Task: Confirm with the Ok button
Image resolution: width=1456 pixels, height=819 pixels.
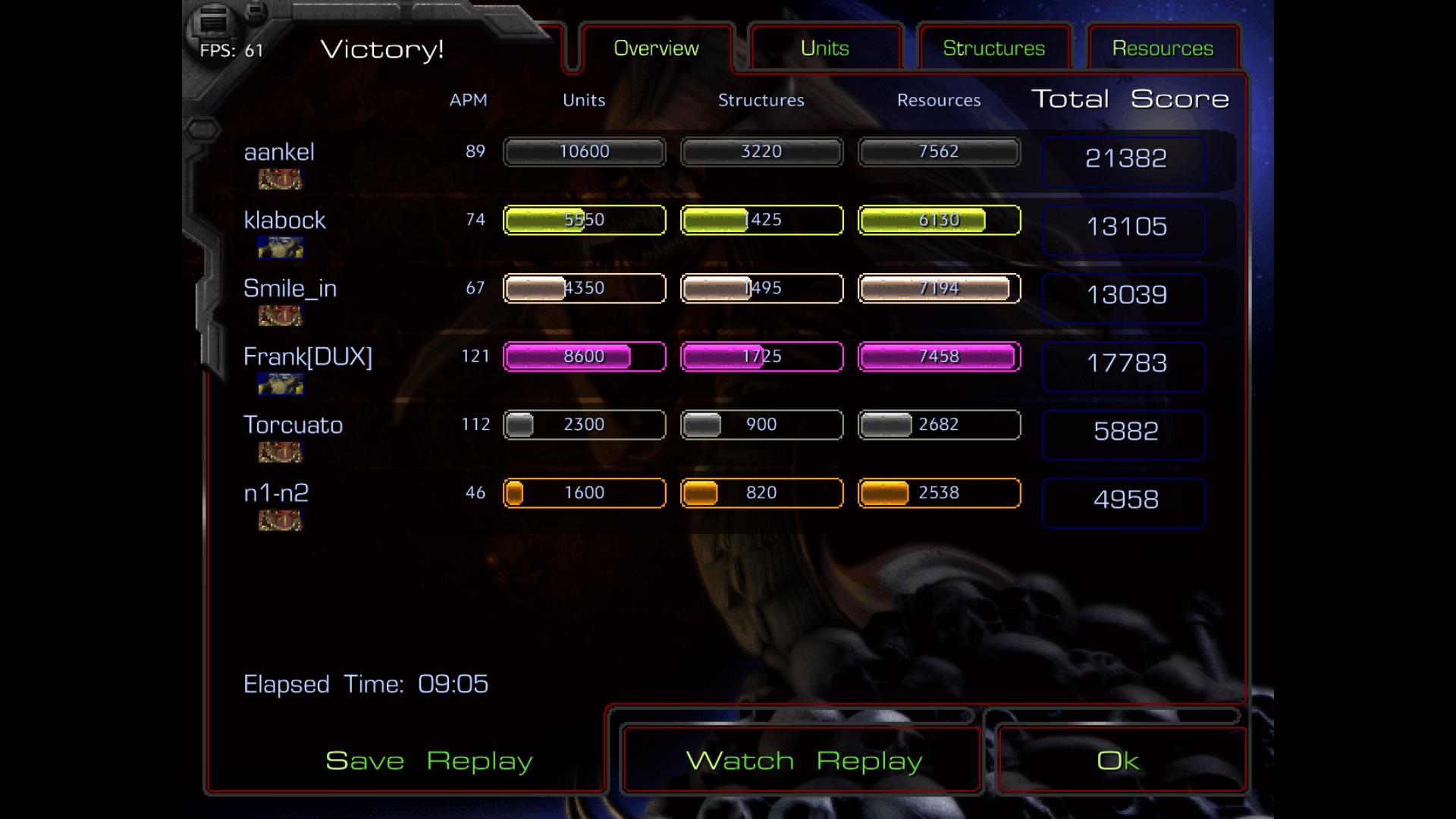Action: [x=1119, y=761]
